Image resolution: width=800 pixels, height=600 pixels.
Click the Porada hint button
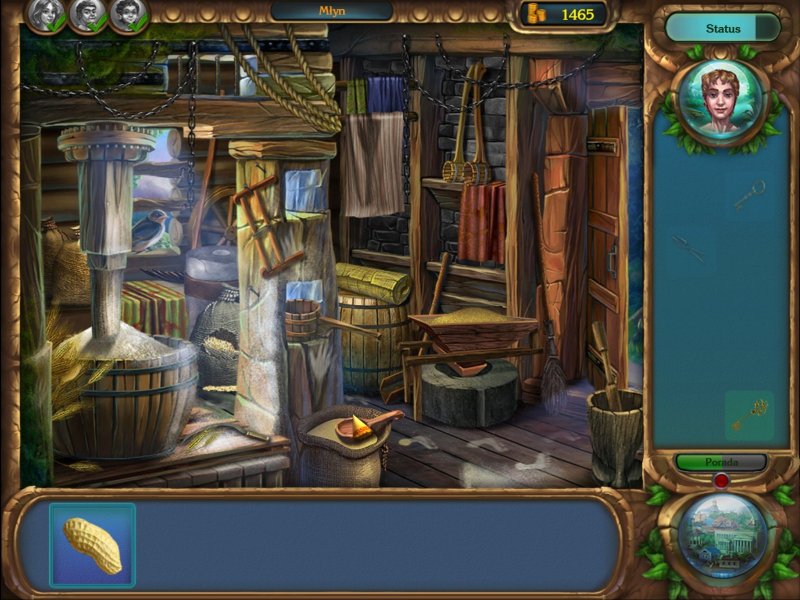point(720,463)
